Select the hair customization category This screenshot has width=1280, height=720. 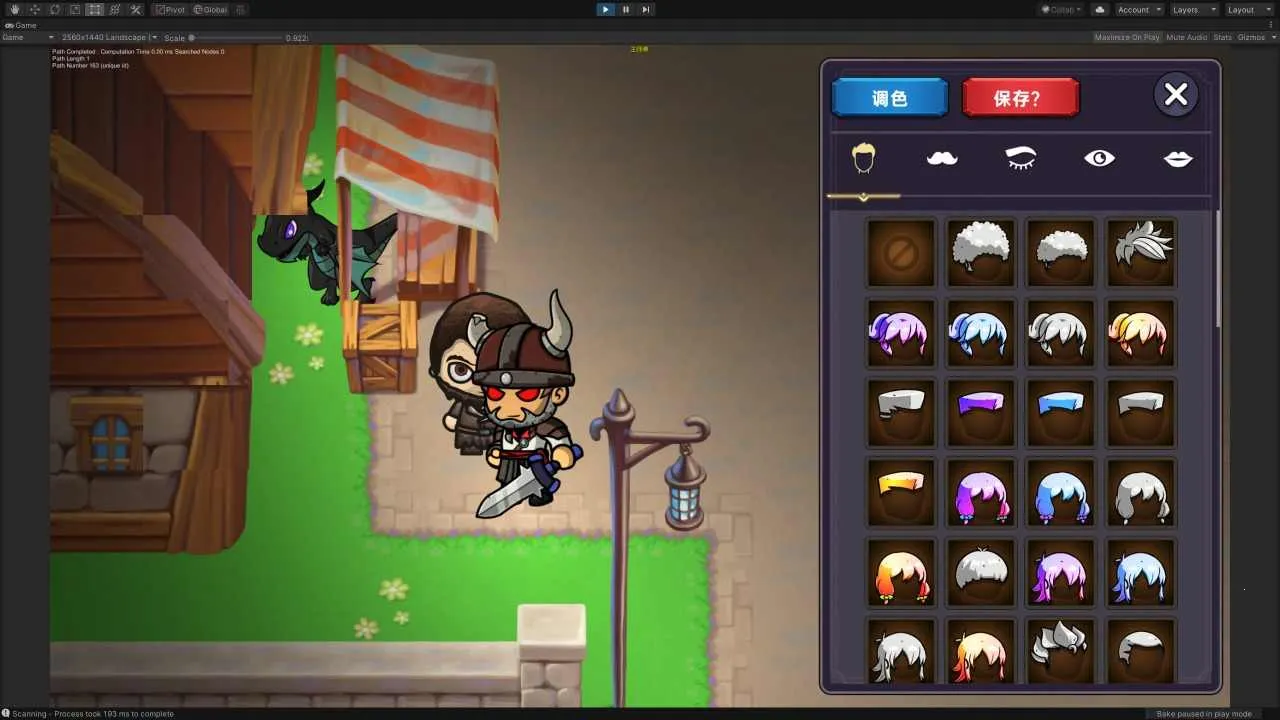point(863,156)
